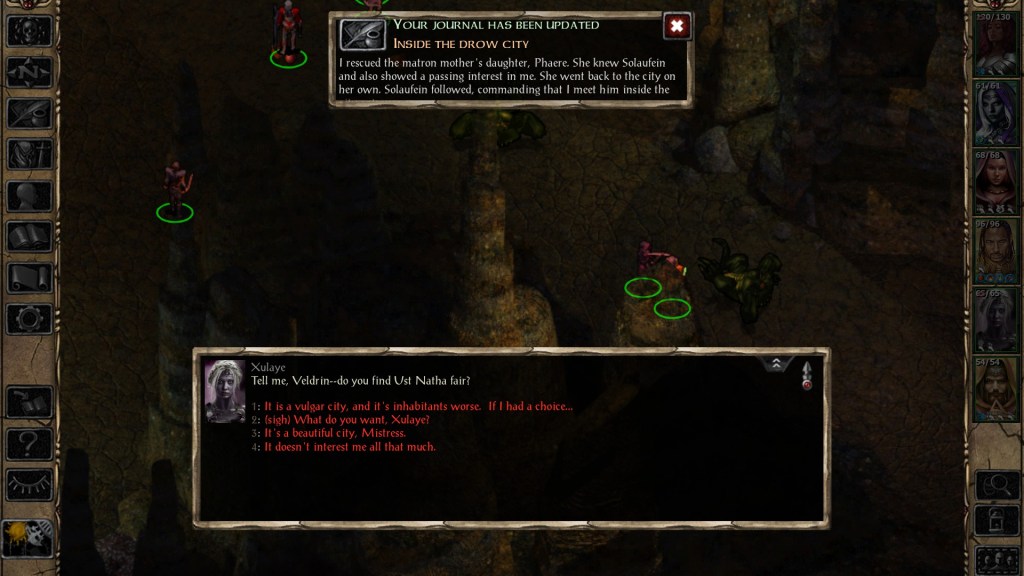Show the character record head icon
This screenshot has height=576, width=1024.
click(x=29, y=195)
